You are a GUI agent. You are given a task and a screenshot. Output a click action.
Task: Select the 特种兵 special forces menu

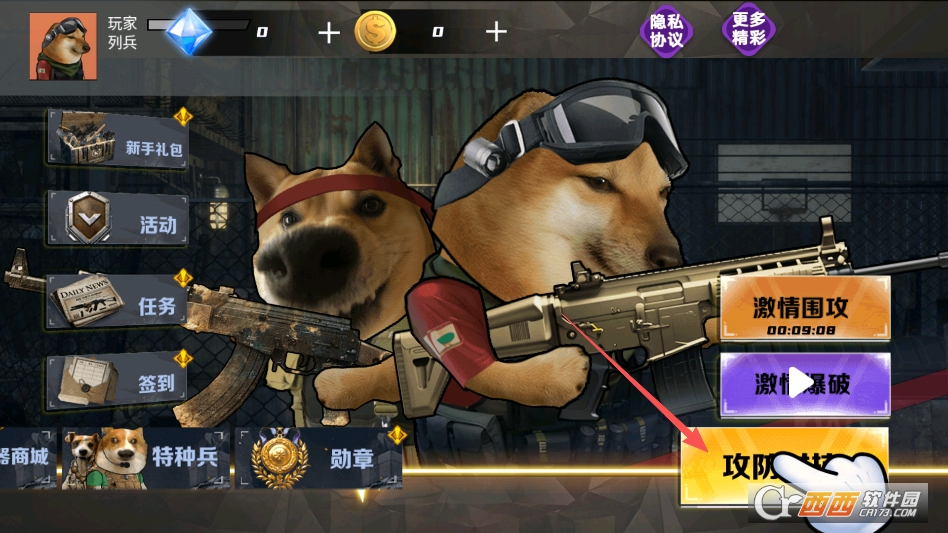point(146,459)
